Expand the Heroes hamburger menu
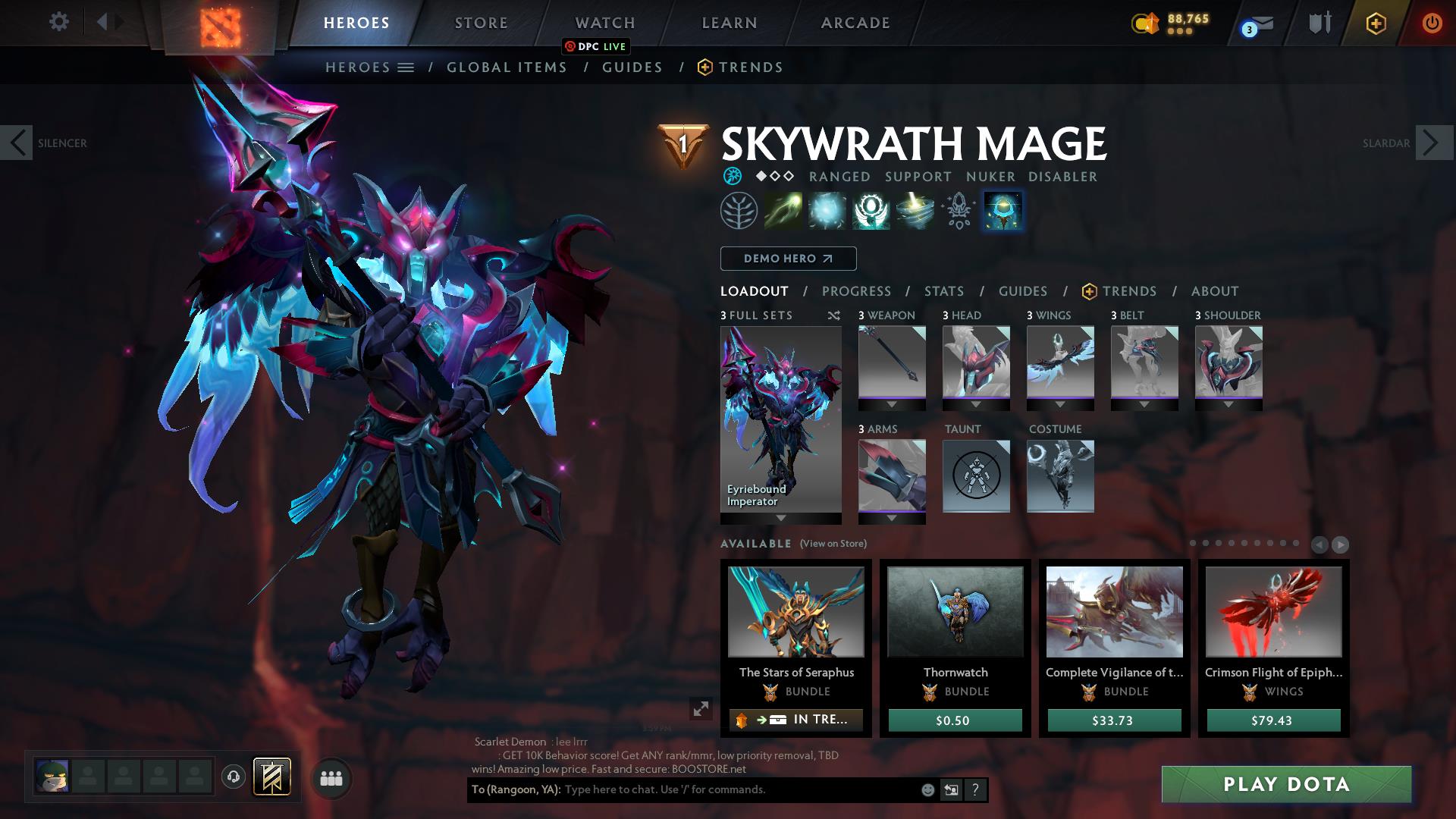1456x819 pixels. click(404, 67)
